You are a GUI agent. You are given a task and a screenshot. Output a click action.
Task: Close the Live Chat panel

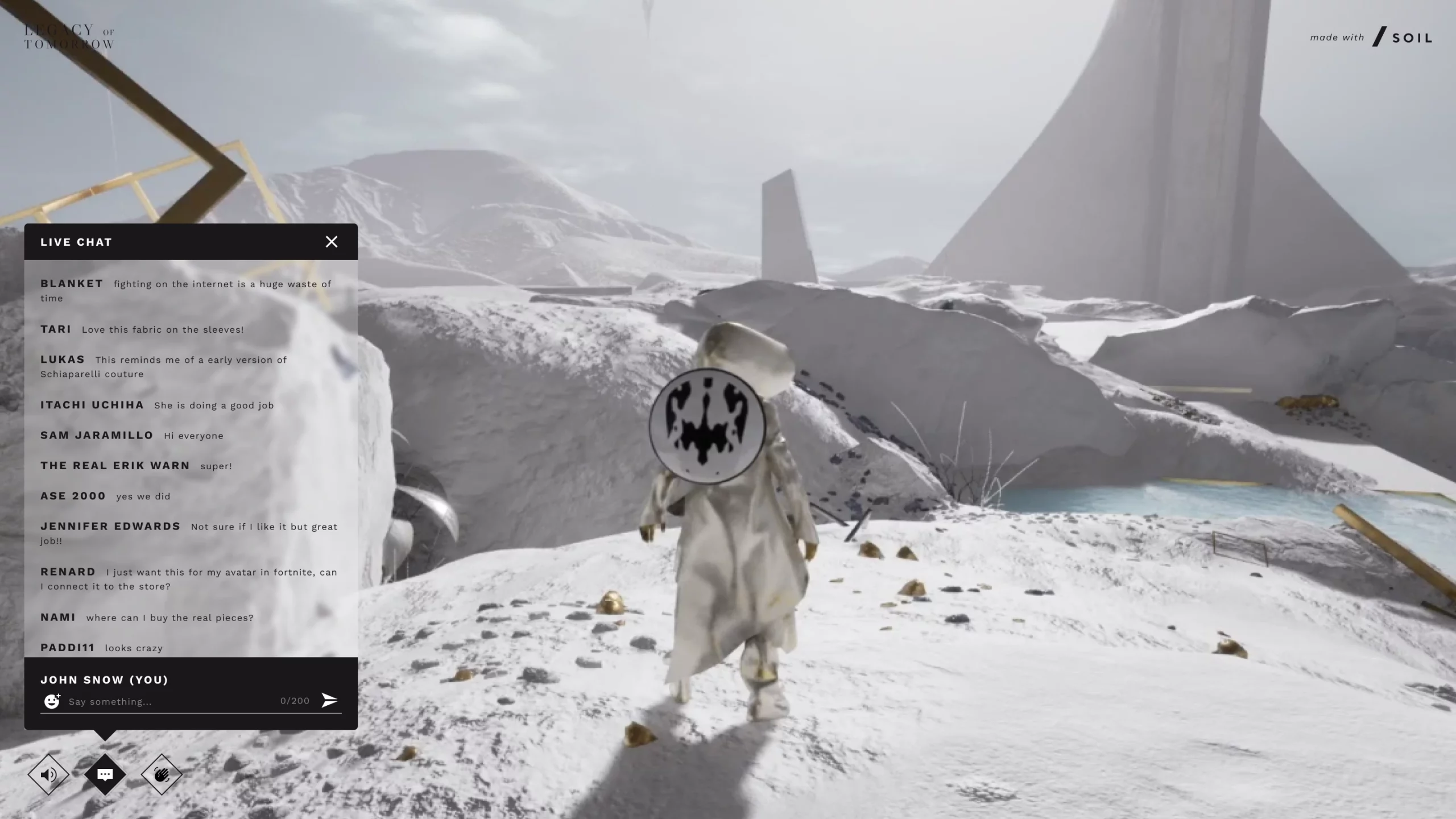(332, 242)
